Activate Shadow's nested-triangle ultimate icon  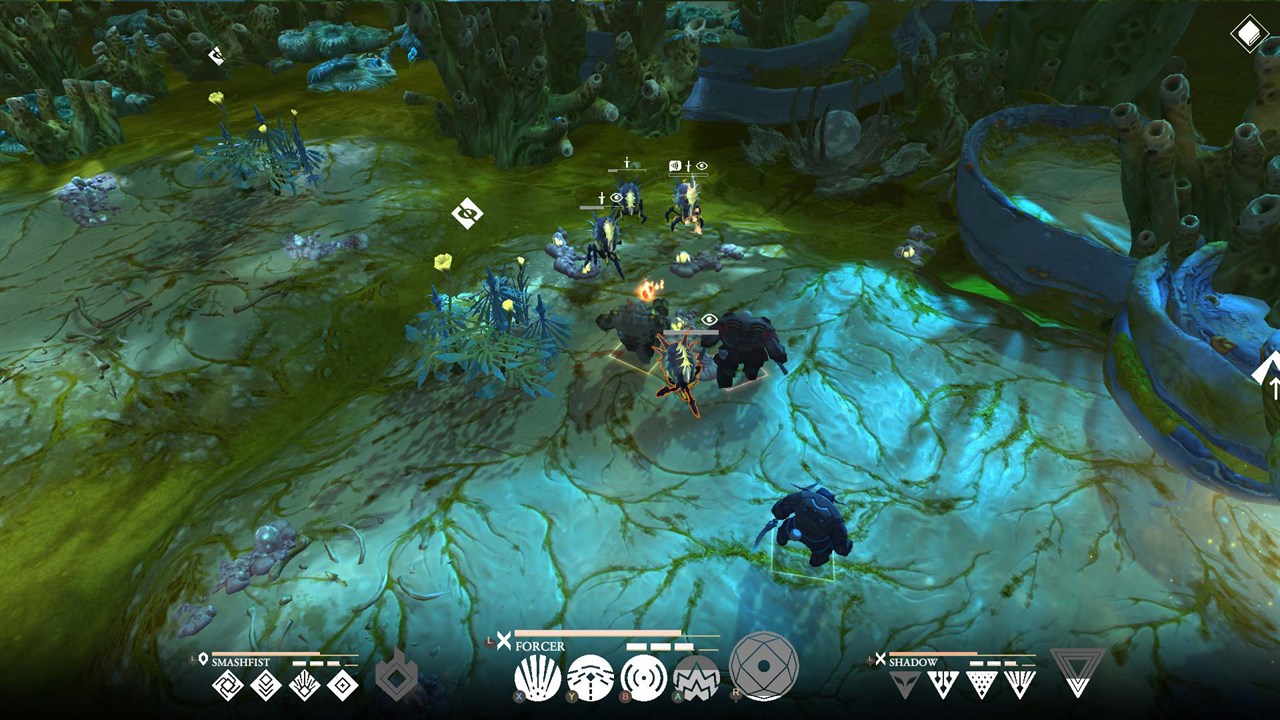(1077, 672)
